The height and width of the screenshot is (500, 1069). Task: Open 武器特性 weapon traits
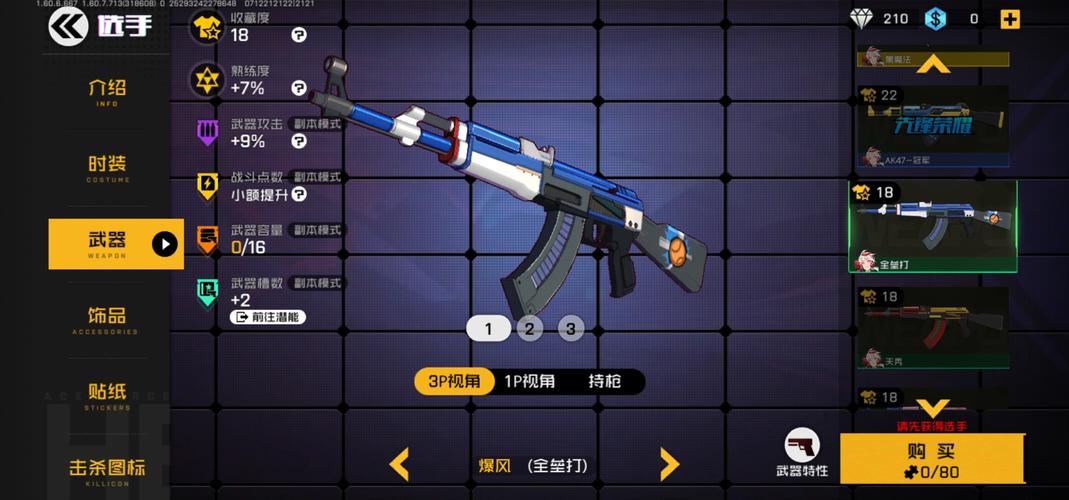[802, 453]
